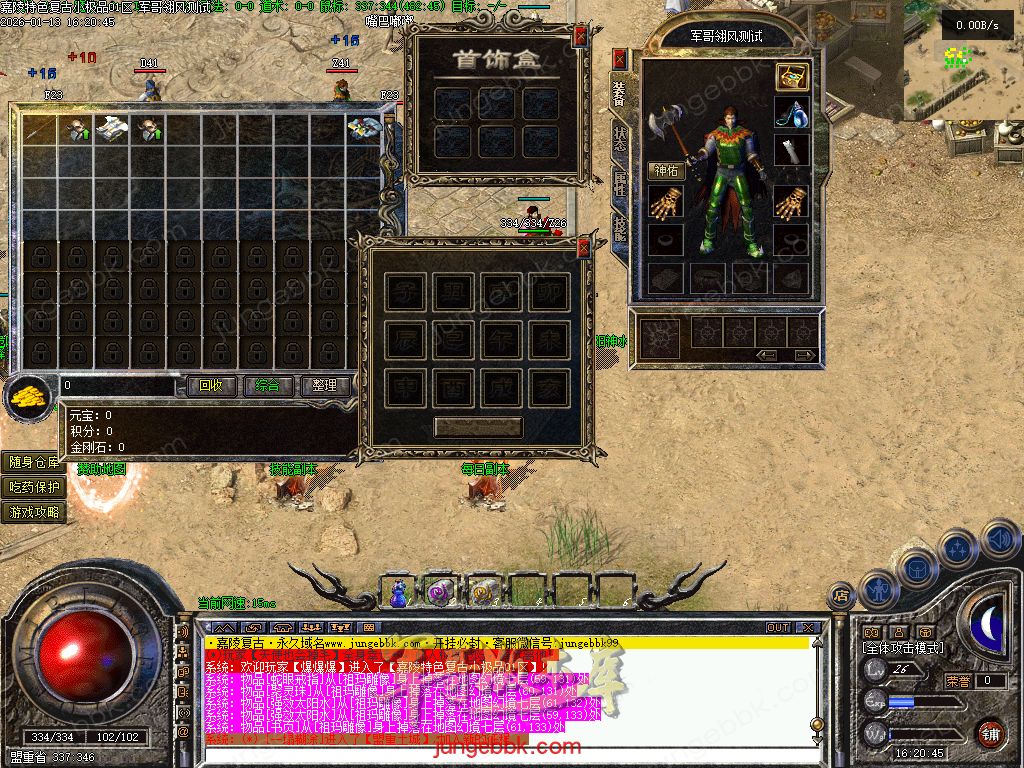The height and width of the screenshot is (768, 1024).
Task: Use the blue potion in the quick bar
Action: pos(399,594)
